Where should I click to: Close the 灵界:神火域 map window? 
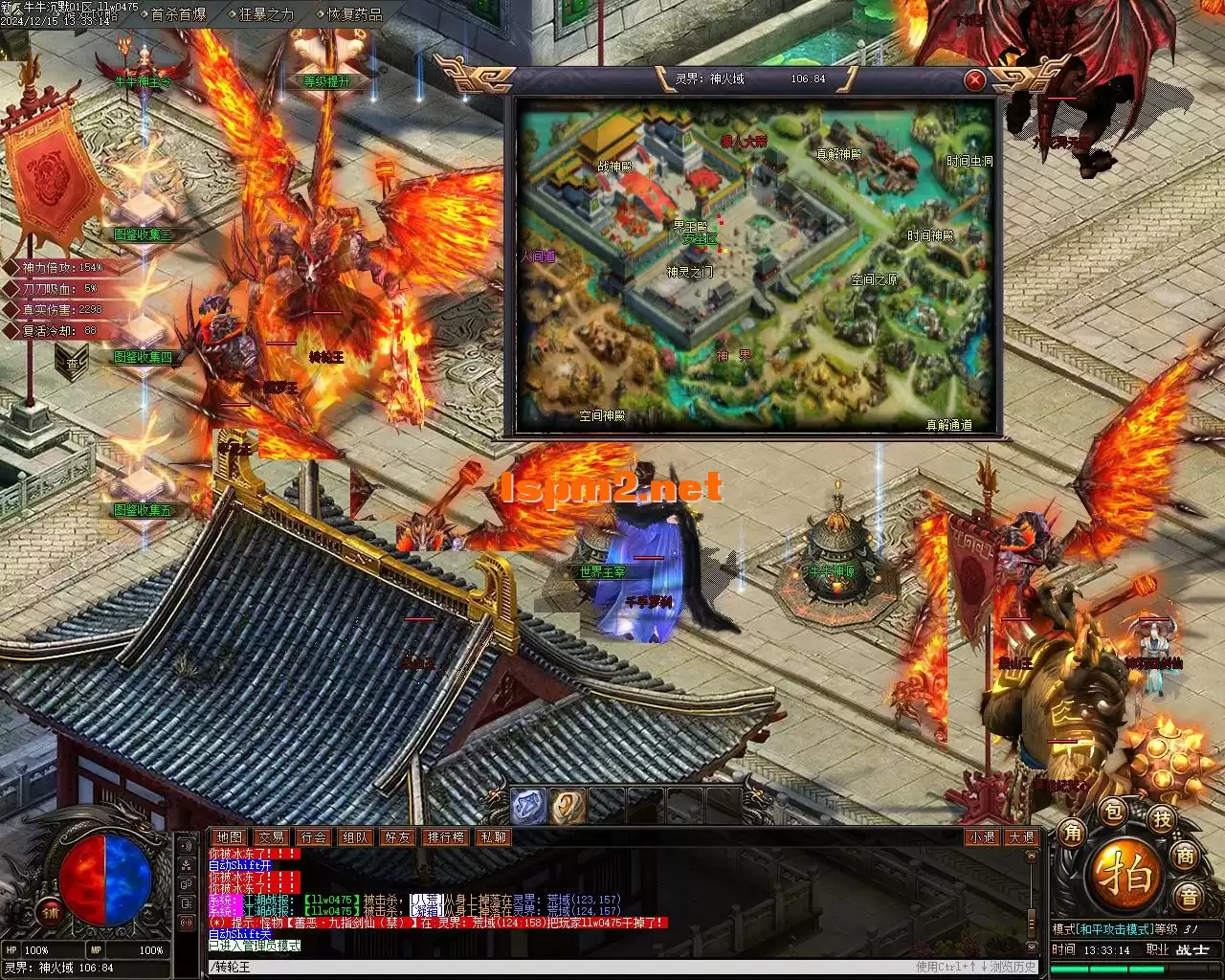pyautogui.click(x=974, y=80)
